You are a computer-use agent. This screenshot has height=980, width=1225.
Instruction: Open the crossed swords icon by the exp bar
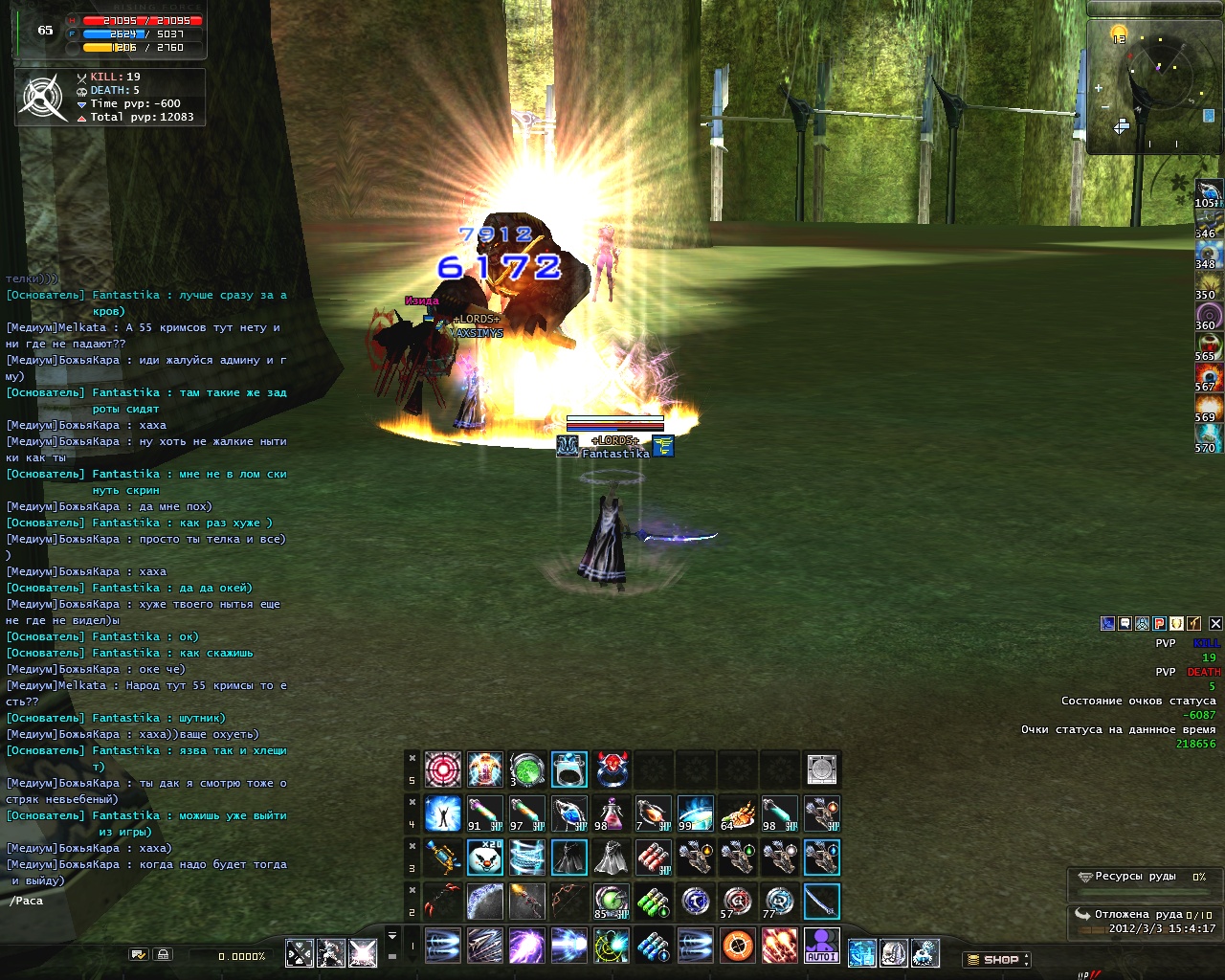(300, 953)
